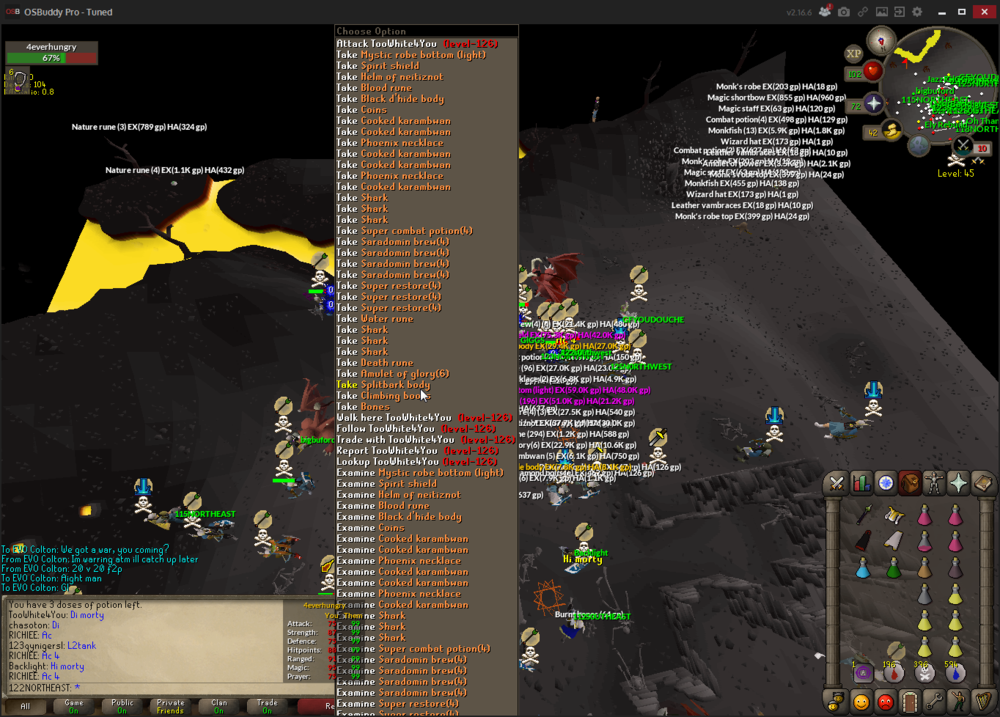
Task: Toggle the XP drops button
Action: click(x=853, y=54)
